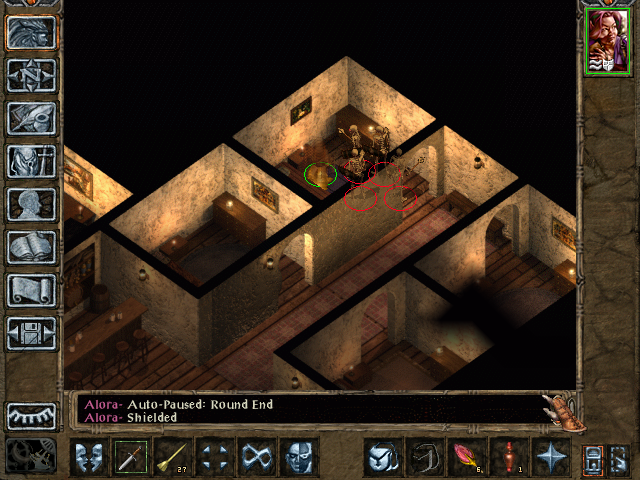Rest the party with the closed-eye button

31,415
